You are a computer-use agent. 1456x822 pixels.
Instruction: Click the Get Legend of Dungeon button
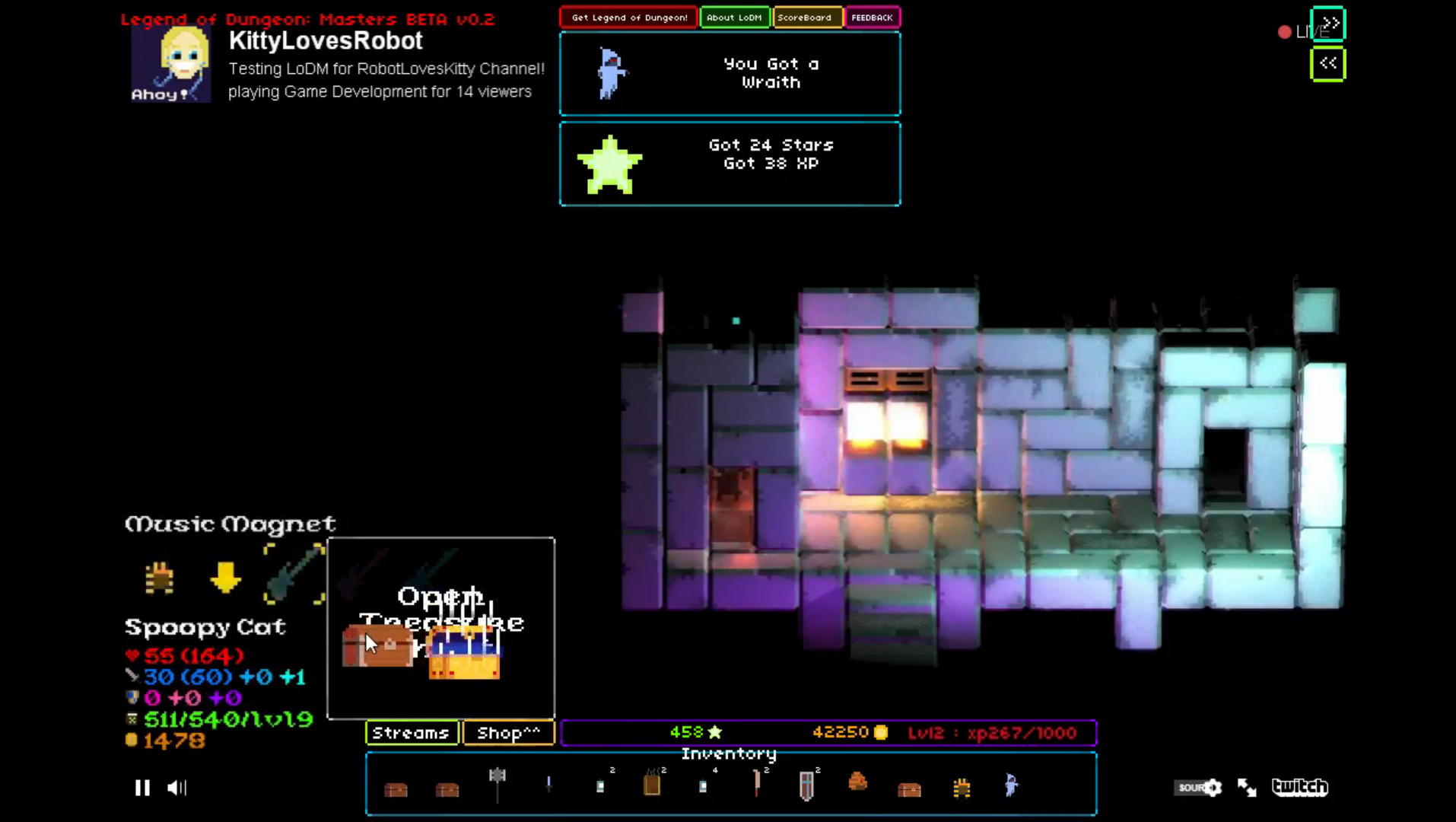[x=628, y=17]
